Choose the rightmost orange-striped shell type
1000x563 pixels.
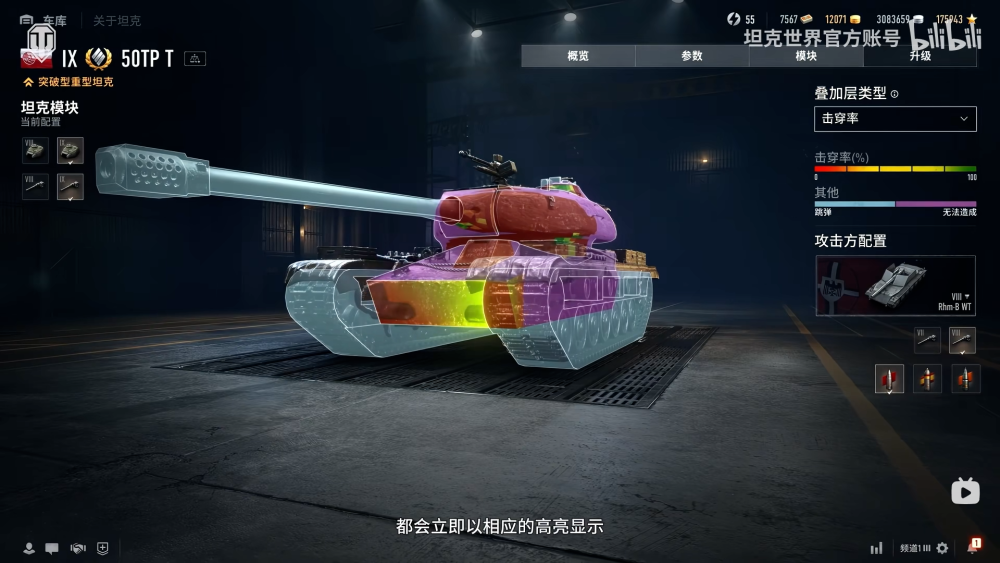pos(965,379)
